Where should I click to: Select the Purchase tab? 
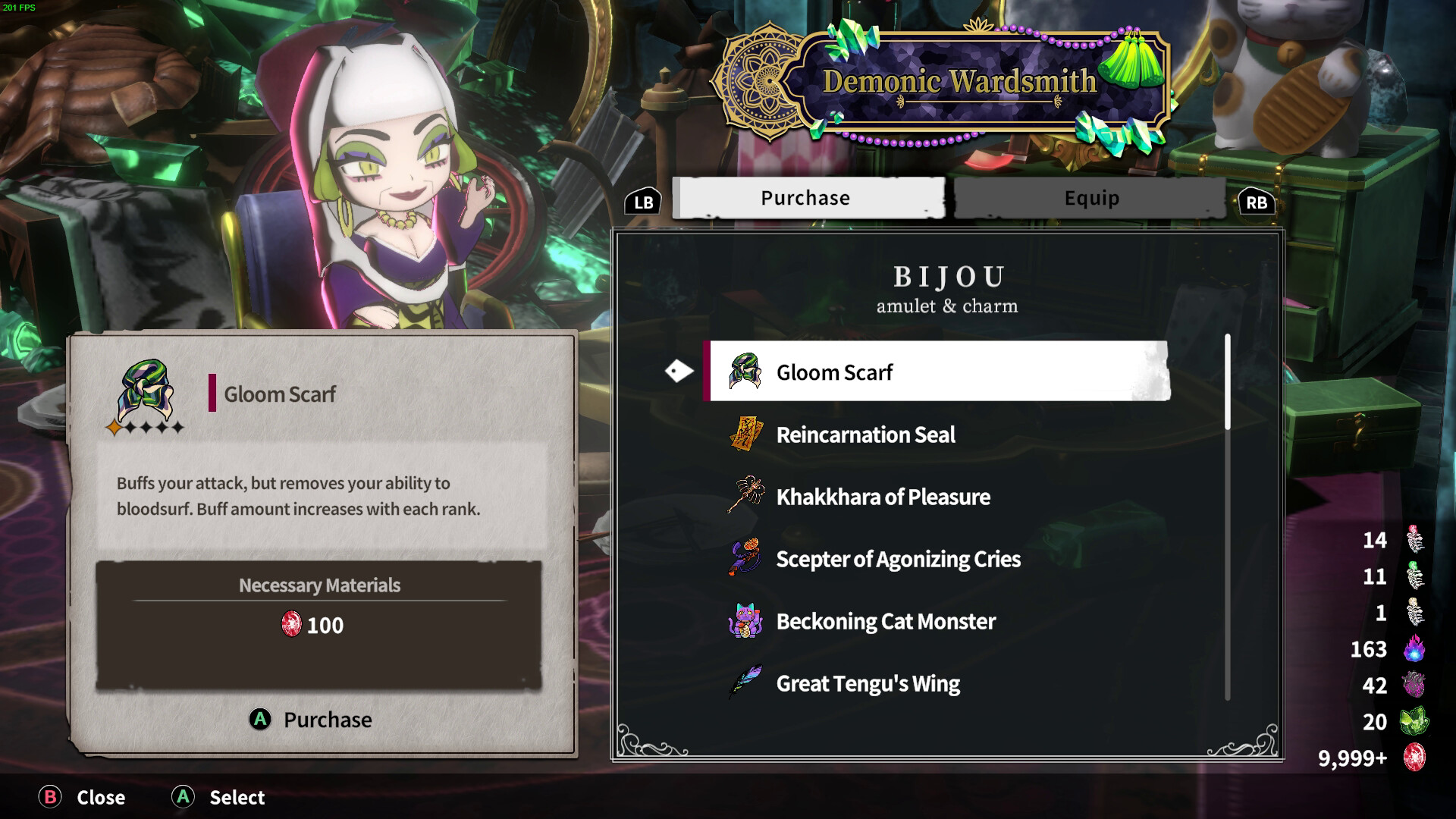point(807,199)
